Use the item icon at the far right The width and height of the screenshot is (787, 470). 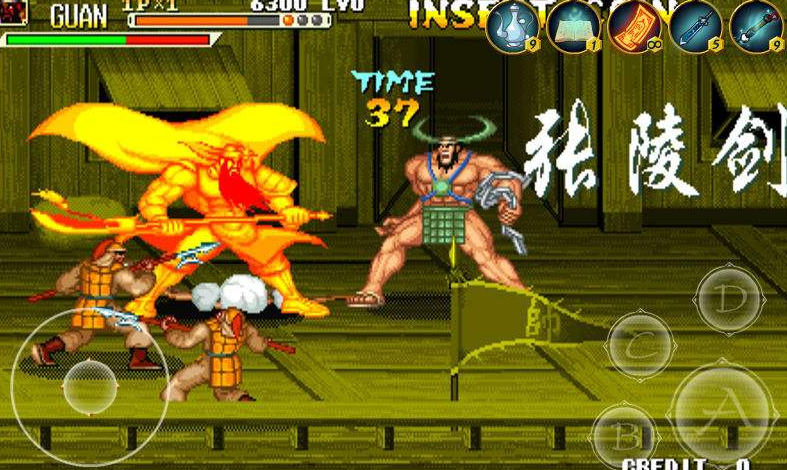point(756,27)
